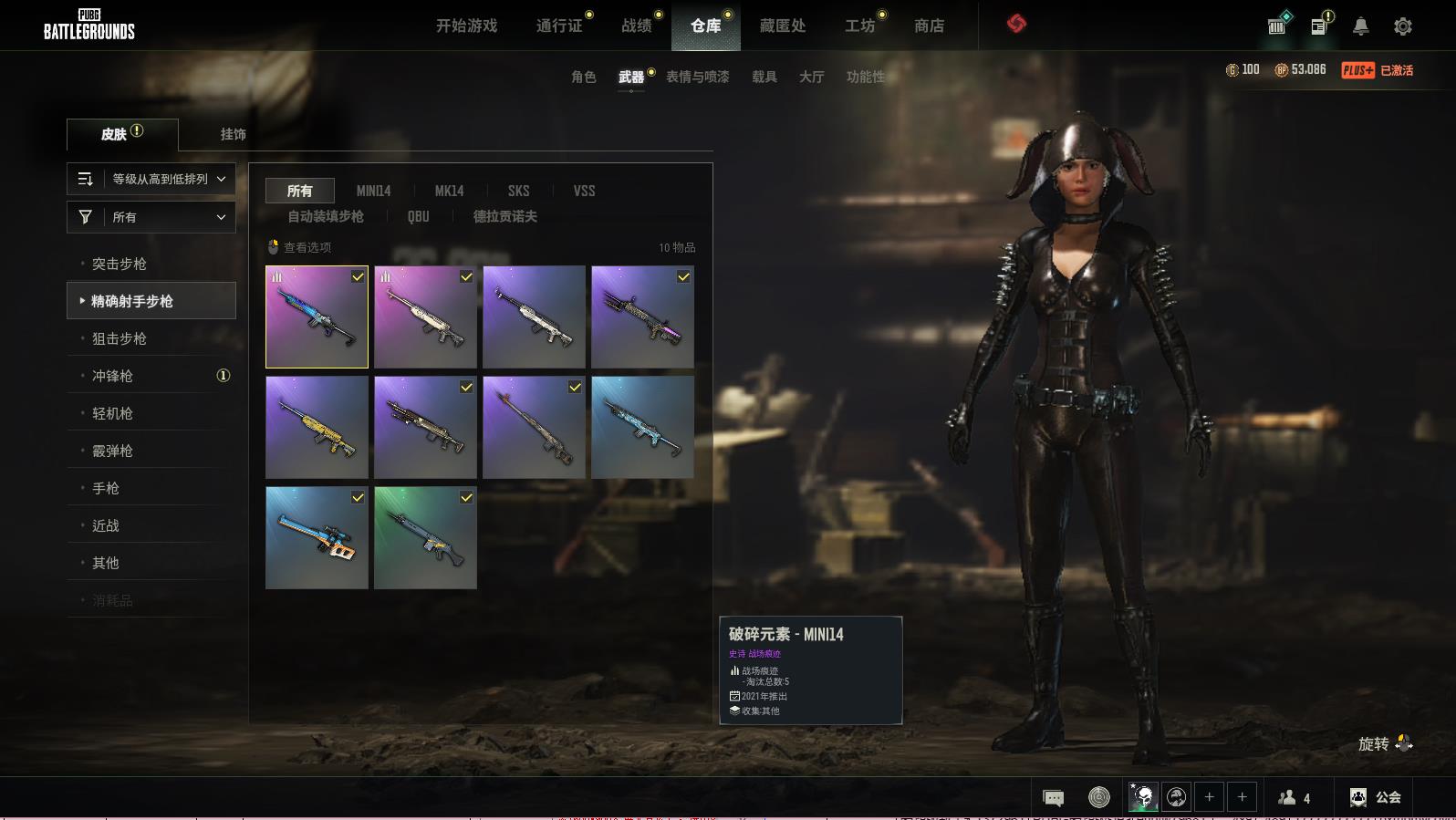Switch to the 载具 vehicle sub-tab
The height and width of the screenshot is (820, 1456).
click(x=764, y=77)
